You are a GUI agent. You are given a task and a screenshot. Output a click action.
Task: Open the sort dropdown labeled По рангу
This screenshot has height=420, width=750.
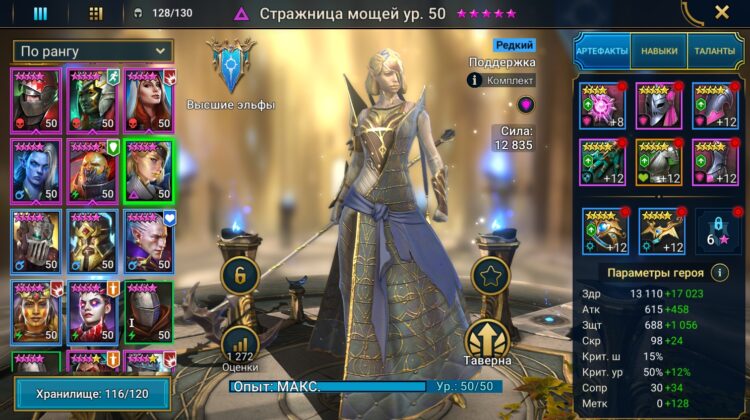[93, 50]
